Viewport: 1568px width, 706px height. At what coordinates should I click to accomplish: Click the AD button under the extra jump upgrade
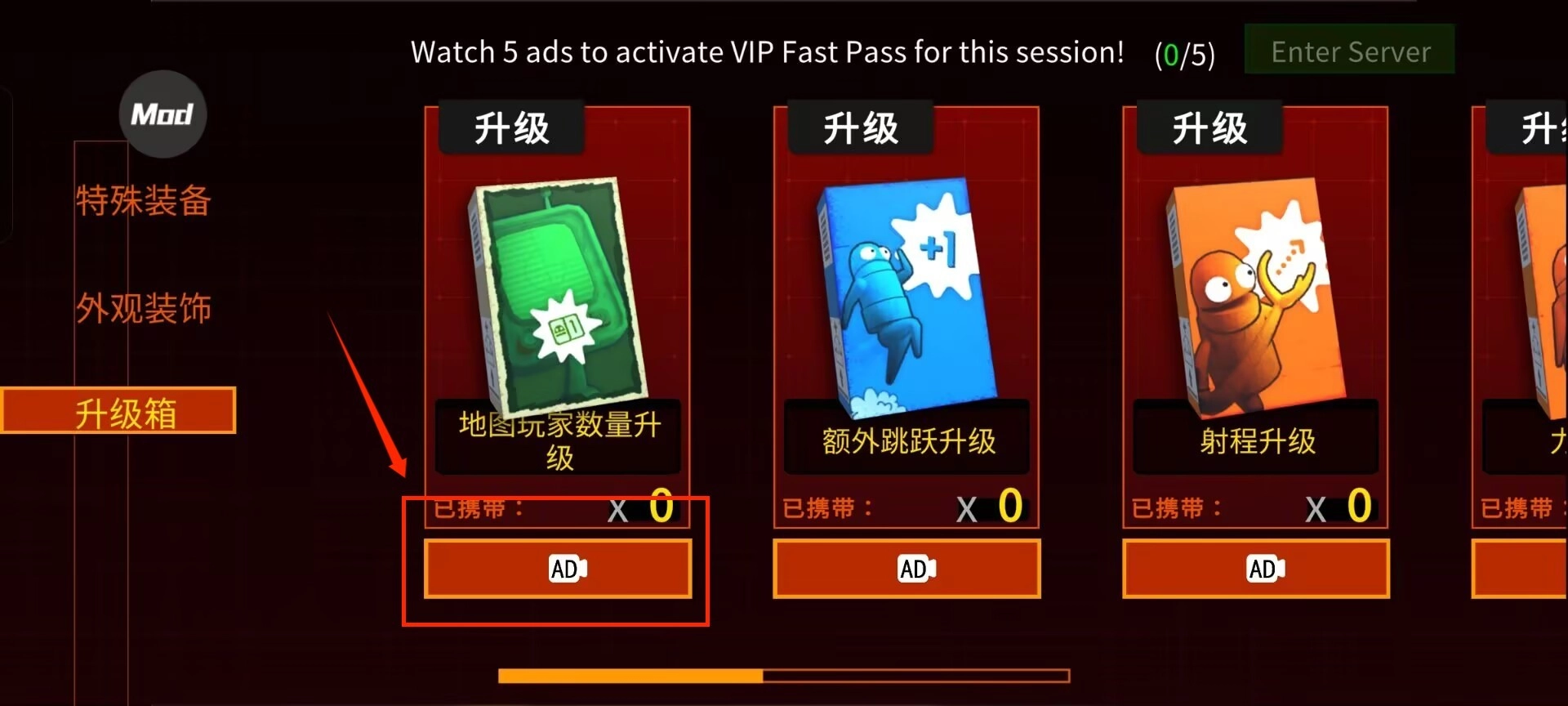906,568
